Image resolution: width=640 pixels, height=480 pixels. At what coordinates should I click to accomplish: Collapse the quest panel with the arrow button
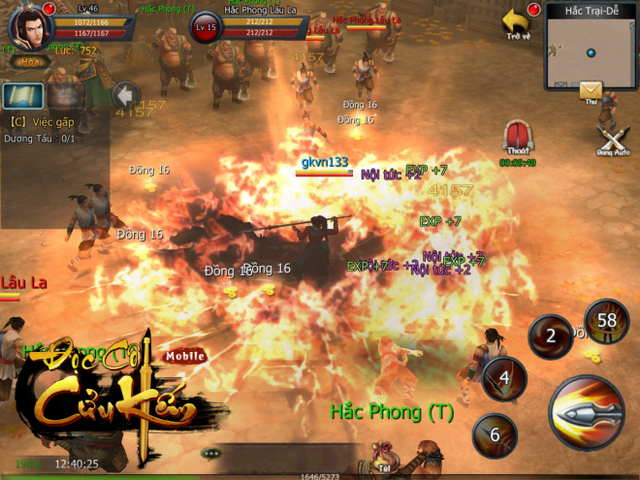coord(125,95)
